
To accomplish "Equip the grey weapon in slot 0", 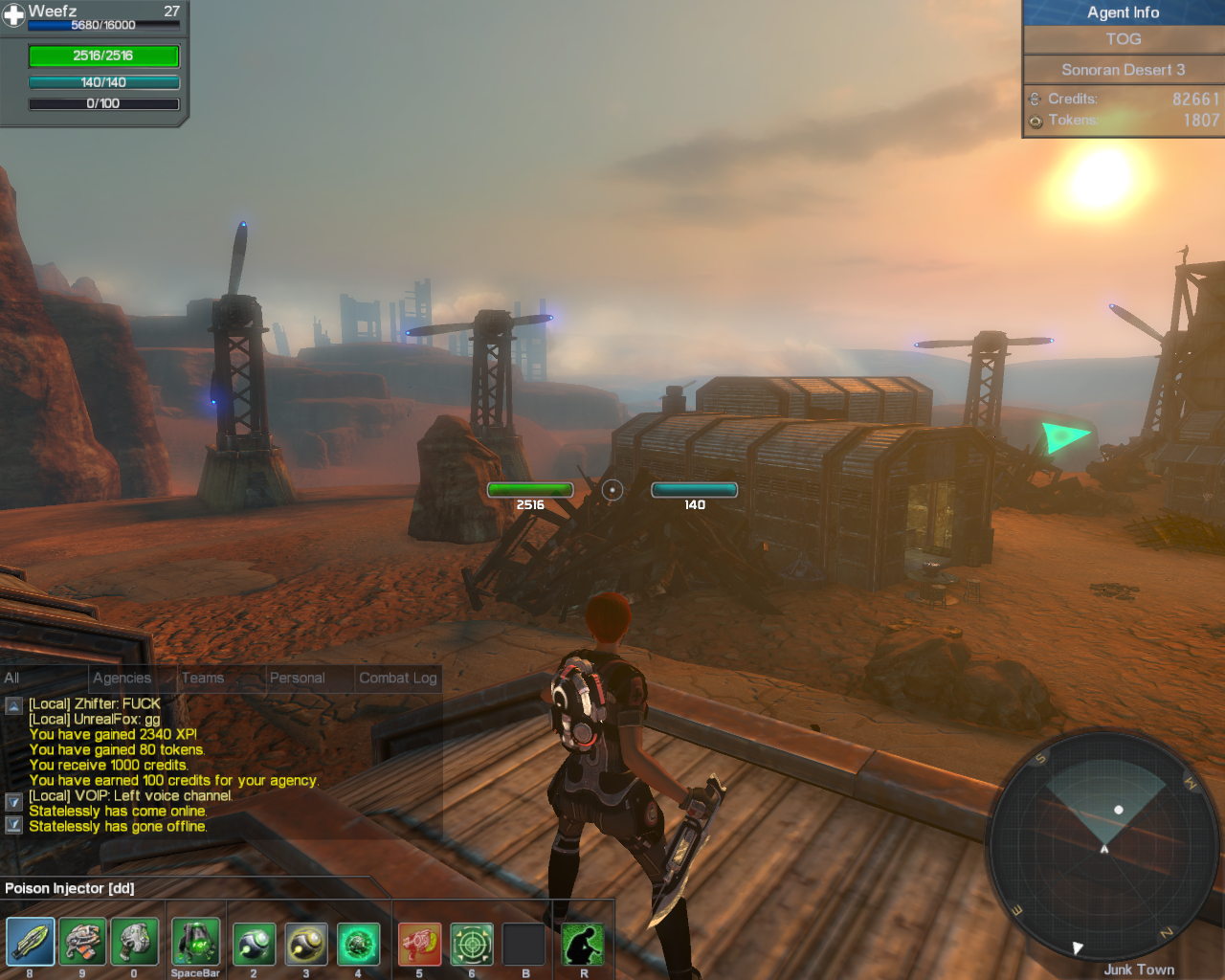I will click(135, 943).
